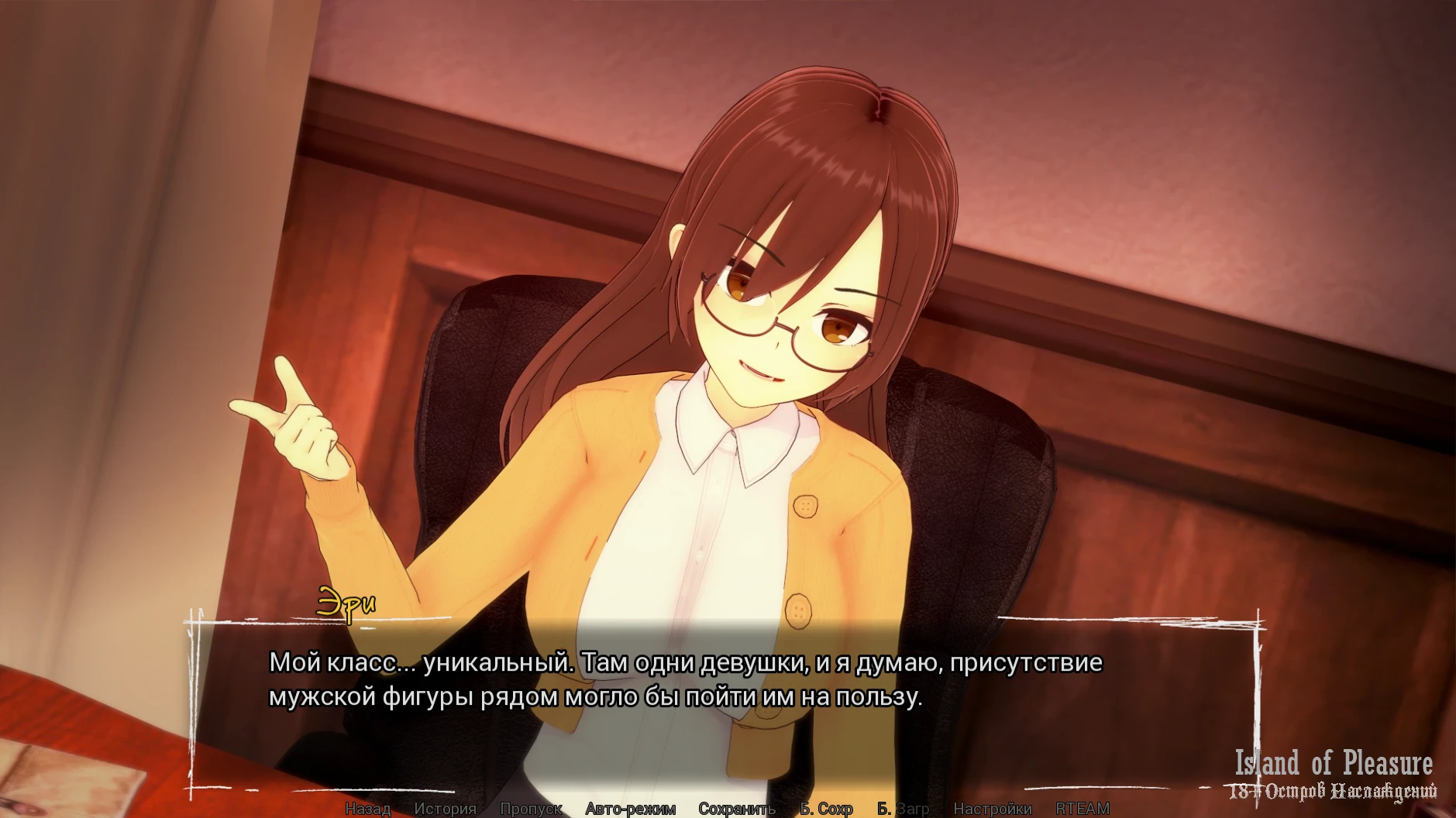Quick save with Б. Сохр

[826, 809]
